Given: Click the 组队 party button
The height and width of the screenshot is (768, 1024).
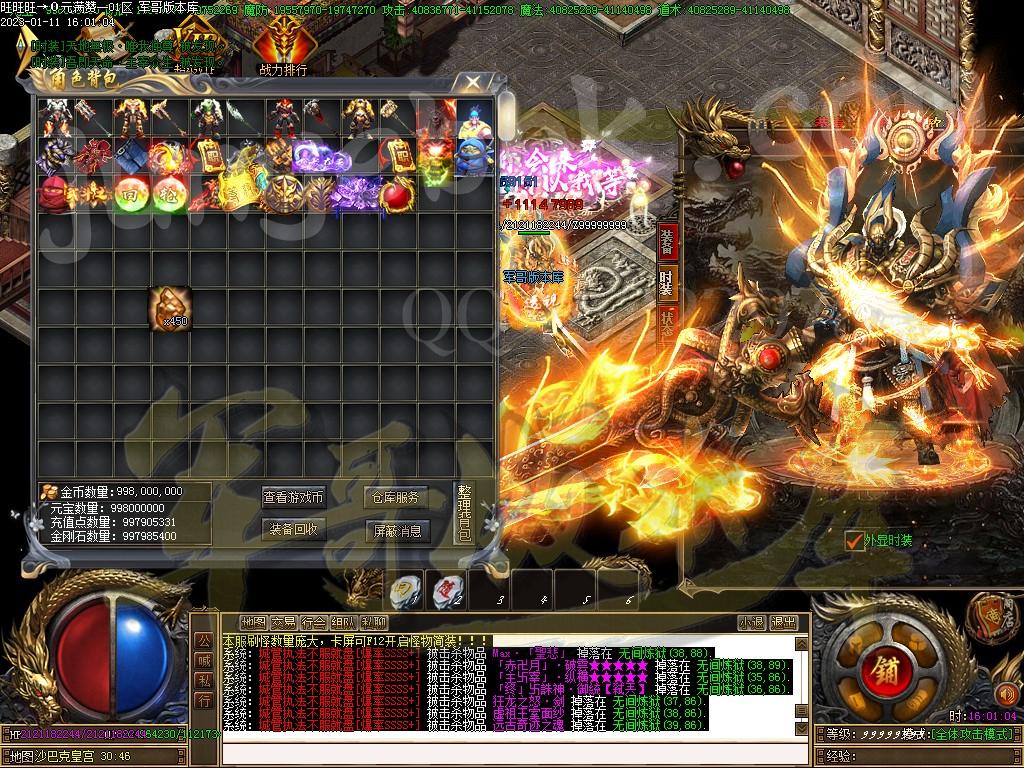Looking at the screenshot, I should (x=344, y=622).
